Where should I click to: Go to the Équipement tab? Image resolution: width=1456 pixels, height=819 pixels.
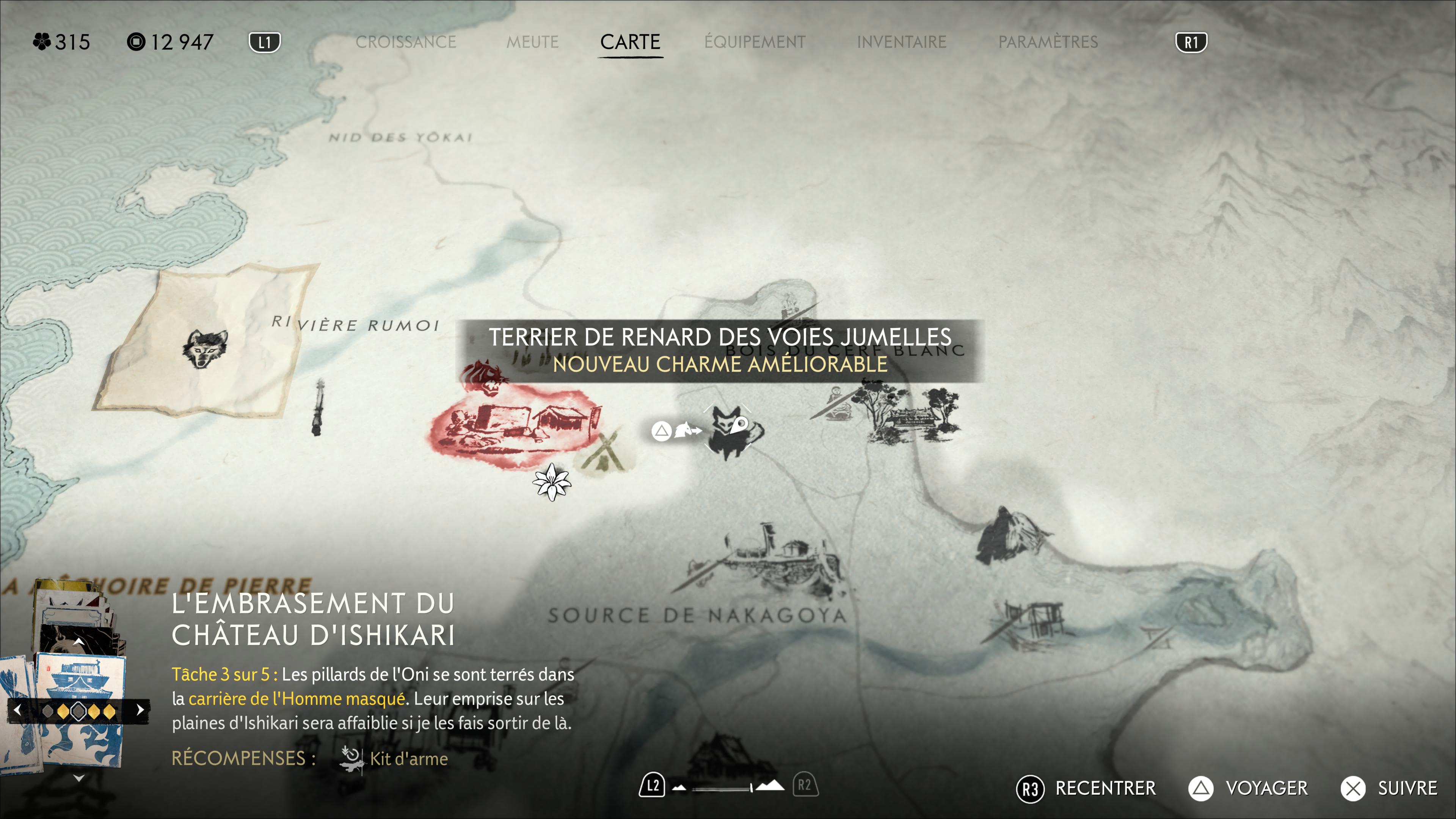(755, 42)
